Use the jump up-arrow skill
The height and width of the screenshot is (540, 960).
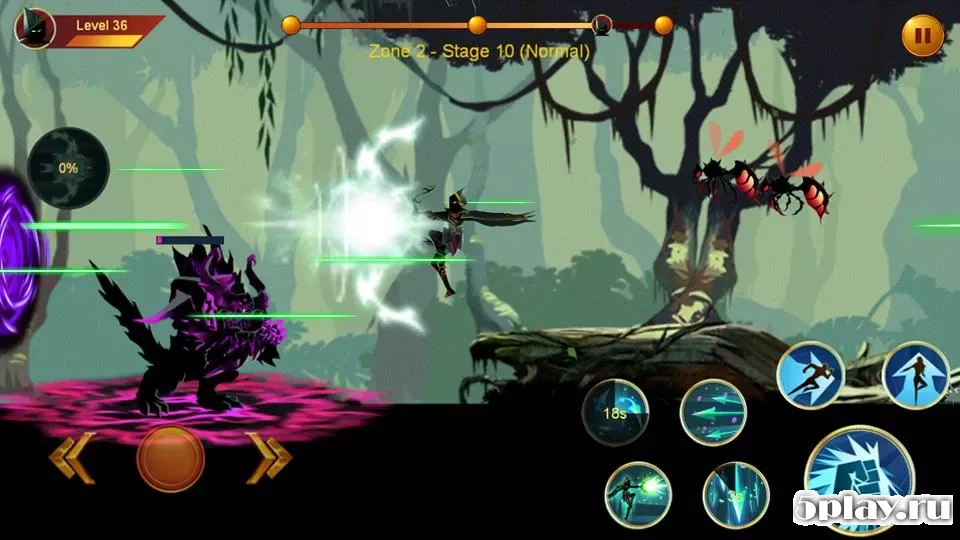916,375
